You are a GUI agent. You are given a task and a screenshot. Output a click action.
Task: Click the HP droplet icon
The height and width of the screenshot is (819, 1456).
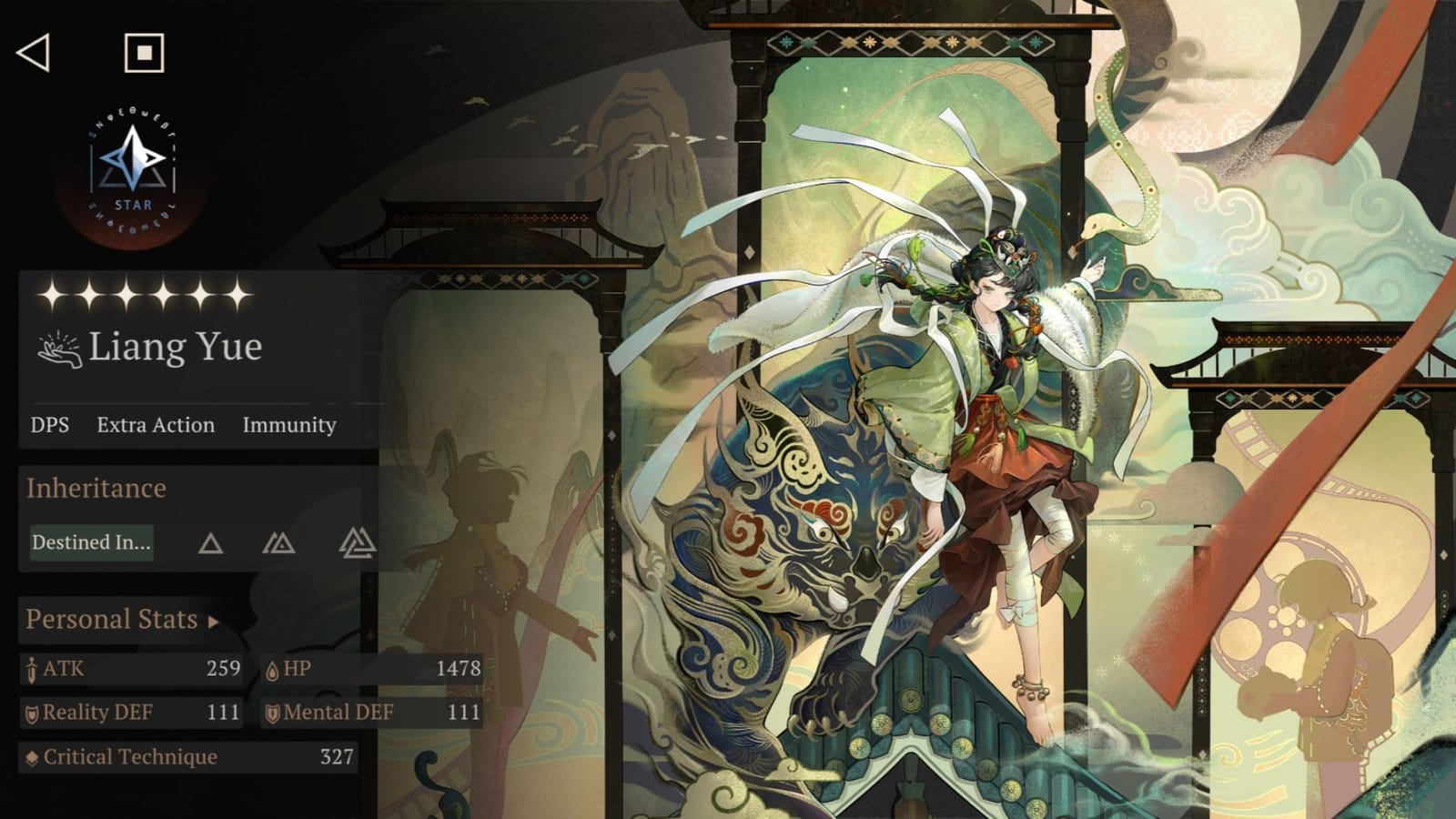[x=273, y=668]
